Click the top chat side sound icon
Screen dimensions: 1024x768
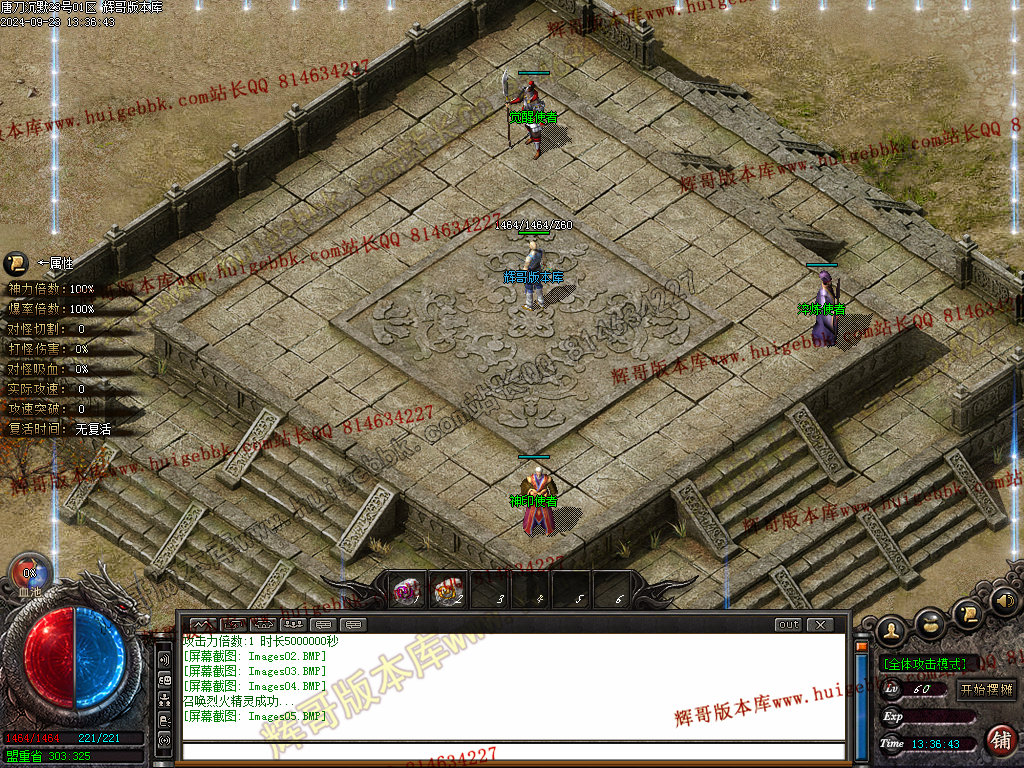tap(164, 660)
